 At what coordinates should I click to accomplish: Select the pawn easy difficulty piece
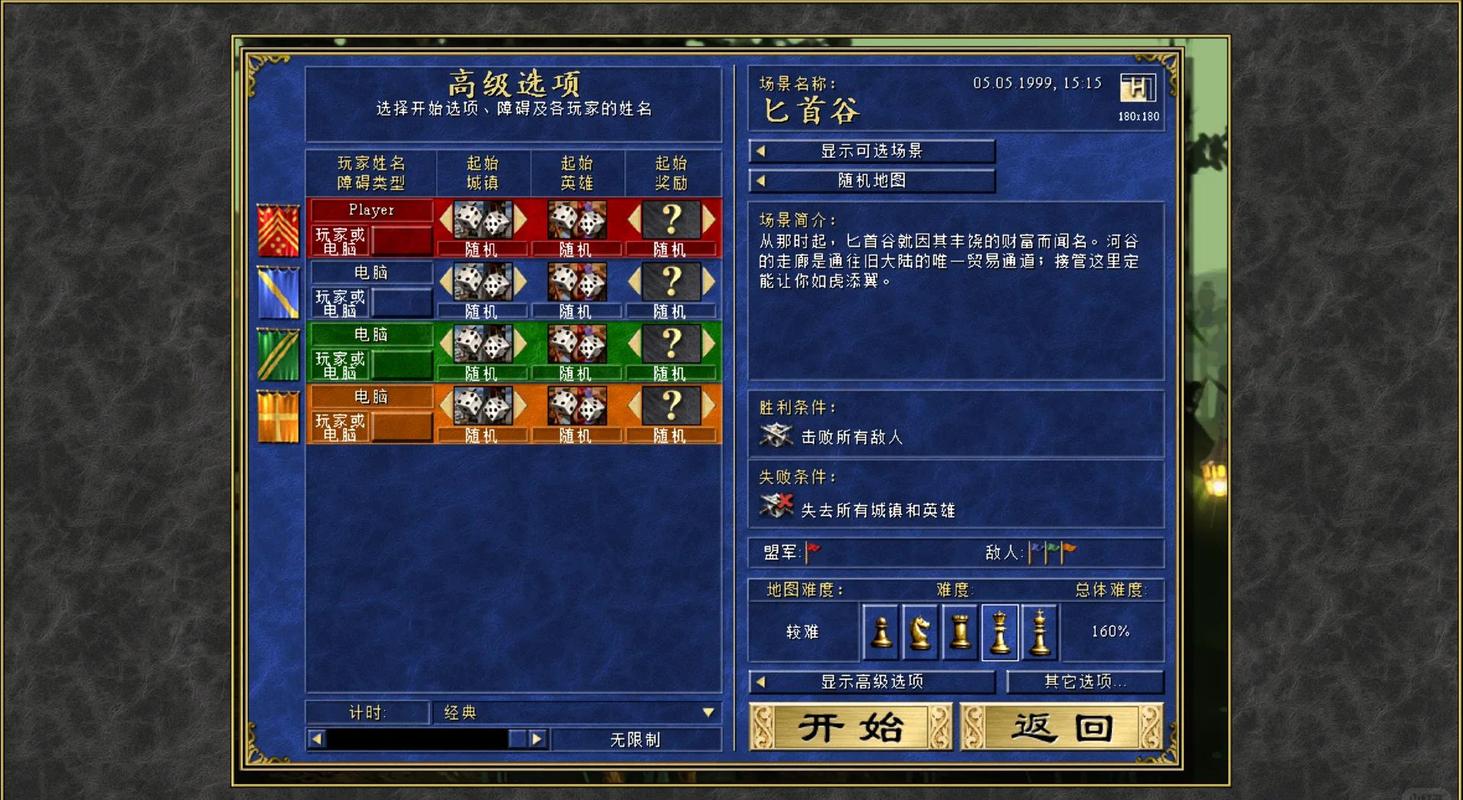click(880, 632)
